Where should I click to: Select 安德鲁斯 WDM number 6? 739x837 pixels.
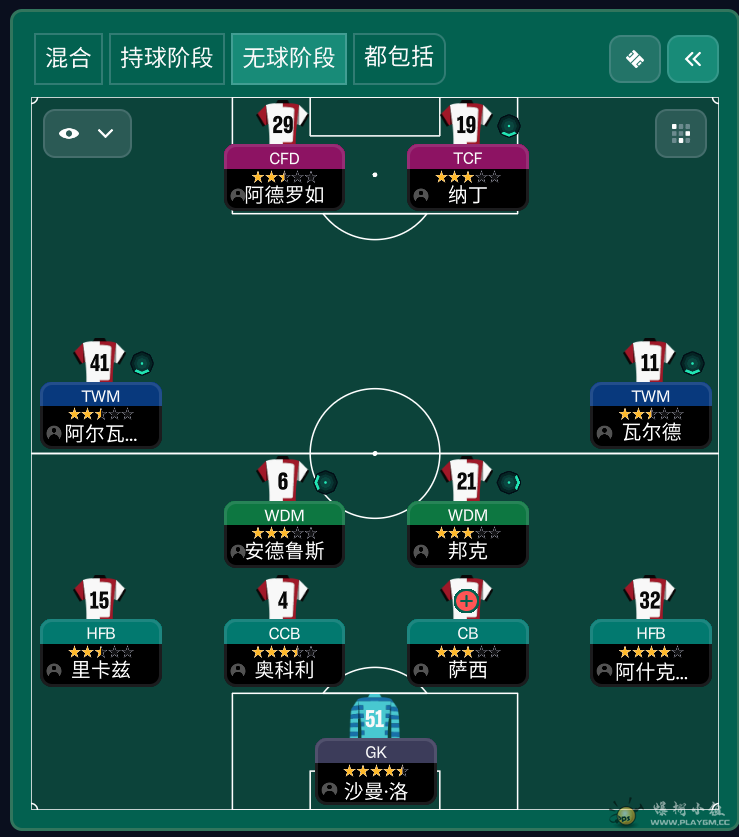[x=284, y=533]
